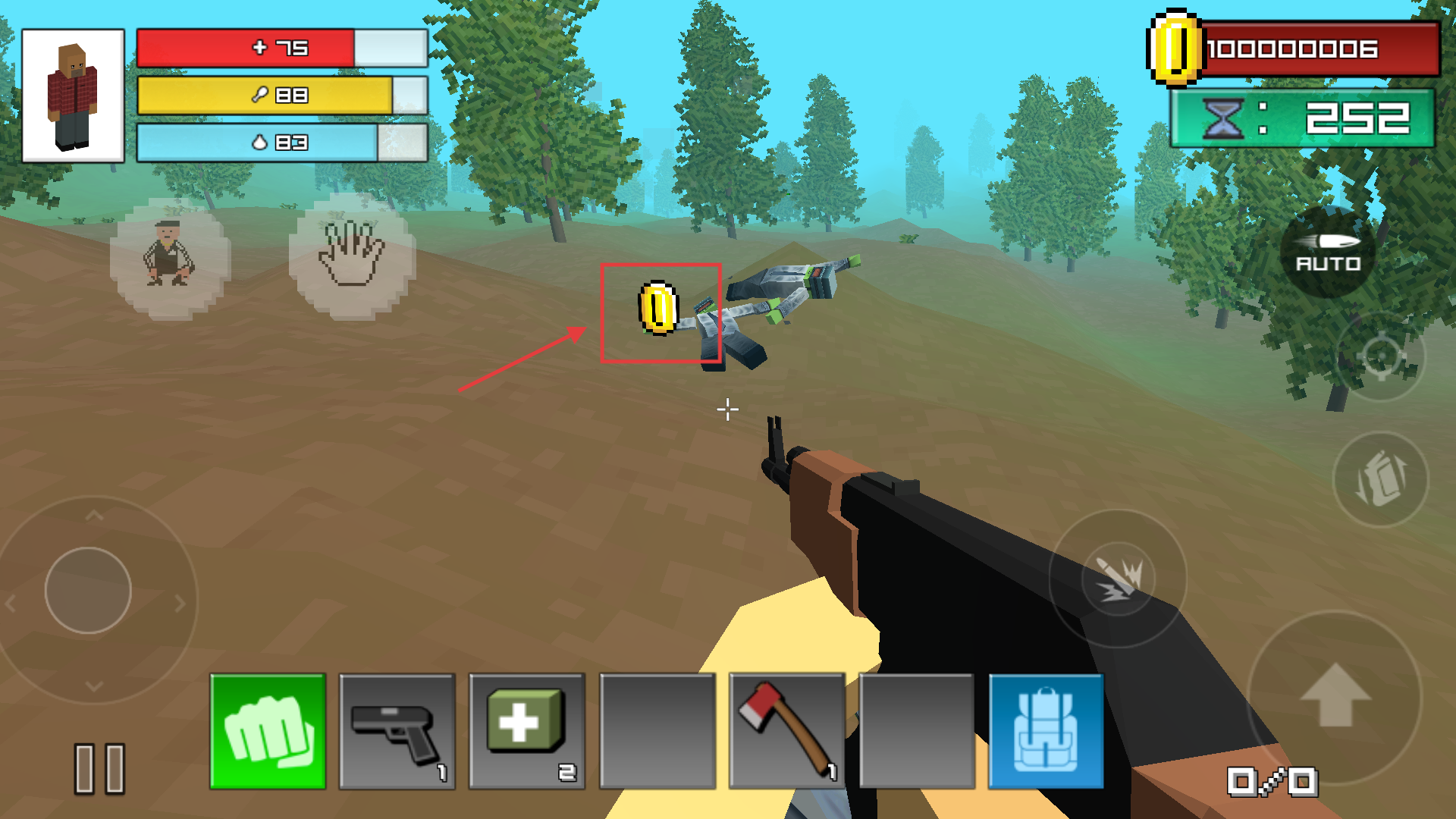Tap the hand interact button
This screenshot has width=1456, height=819.
352,256
